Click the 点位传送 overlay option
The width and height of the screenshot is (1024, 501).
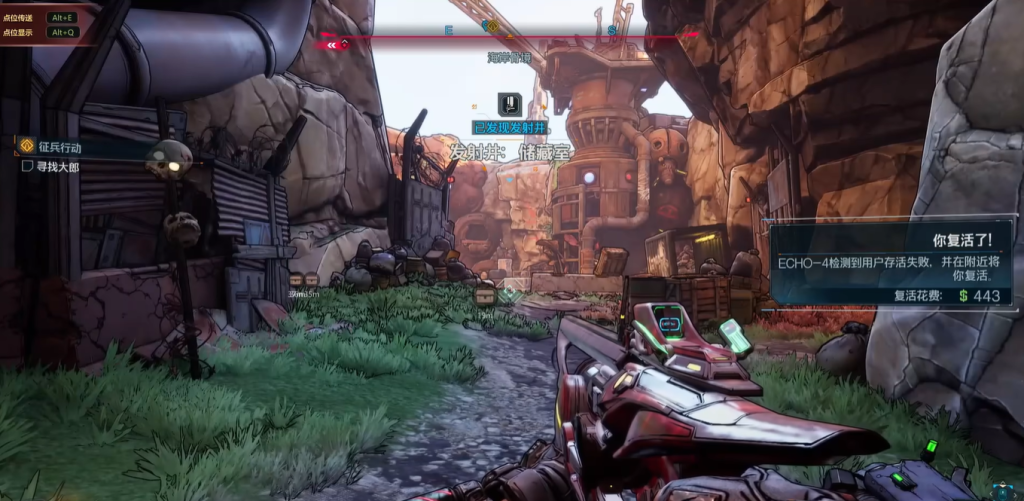click(38, 17)
